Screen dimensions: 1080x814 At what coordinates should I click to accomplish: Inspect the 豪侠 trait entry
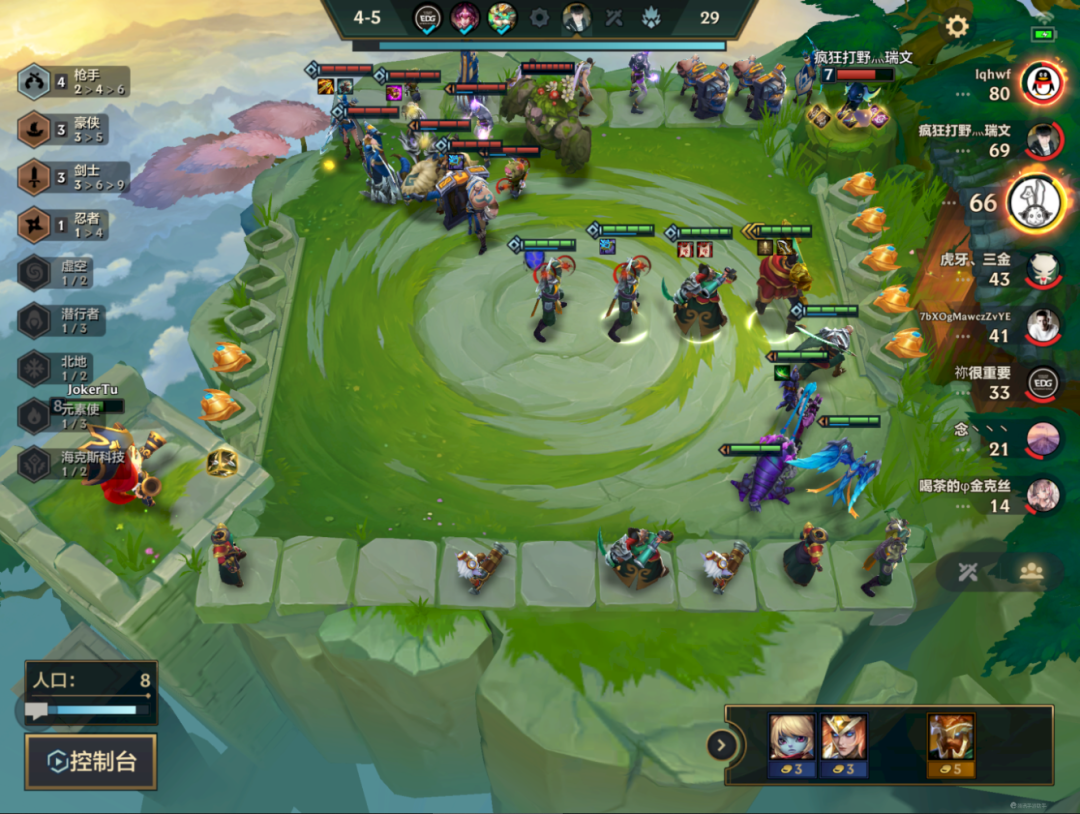coord(74,129)
